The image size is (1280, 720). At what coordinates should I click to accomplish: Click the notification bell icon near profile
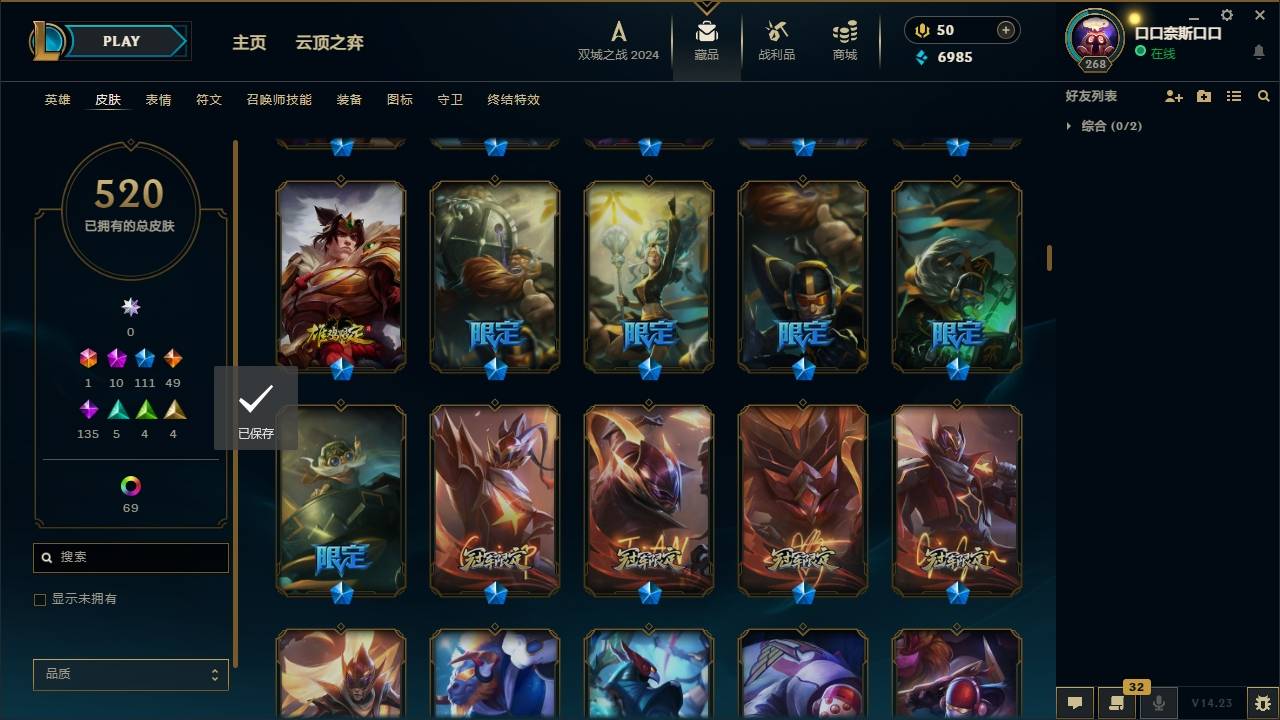tap(1259, 52)
